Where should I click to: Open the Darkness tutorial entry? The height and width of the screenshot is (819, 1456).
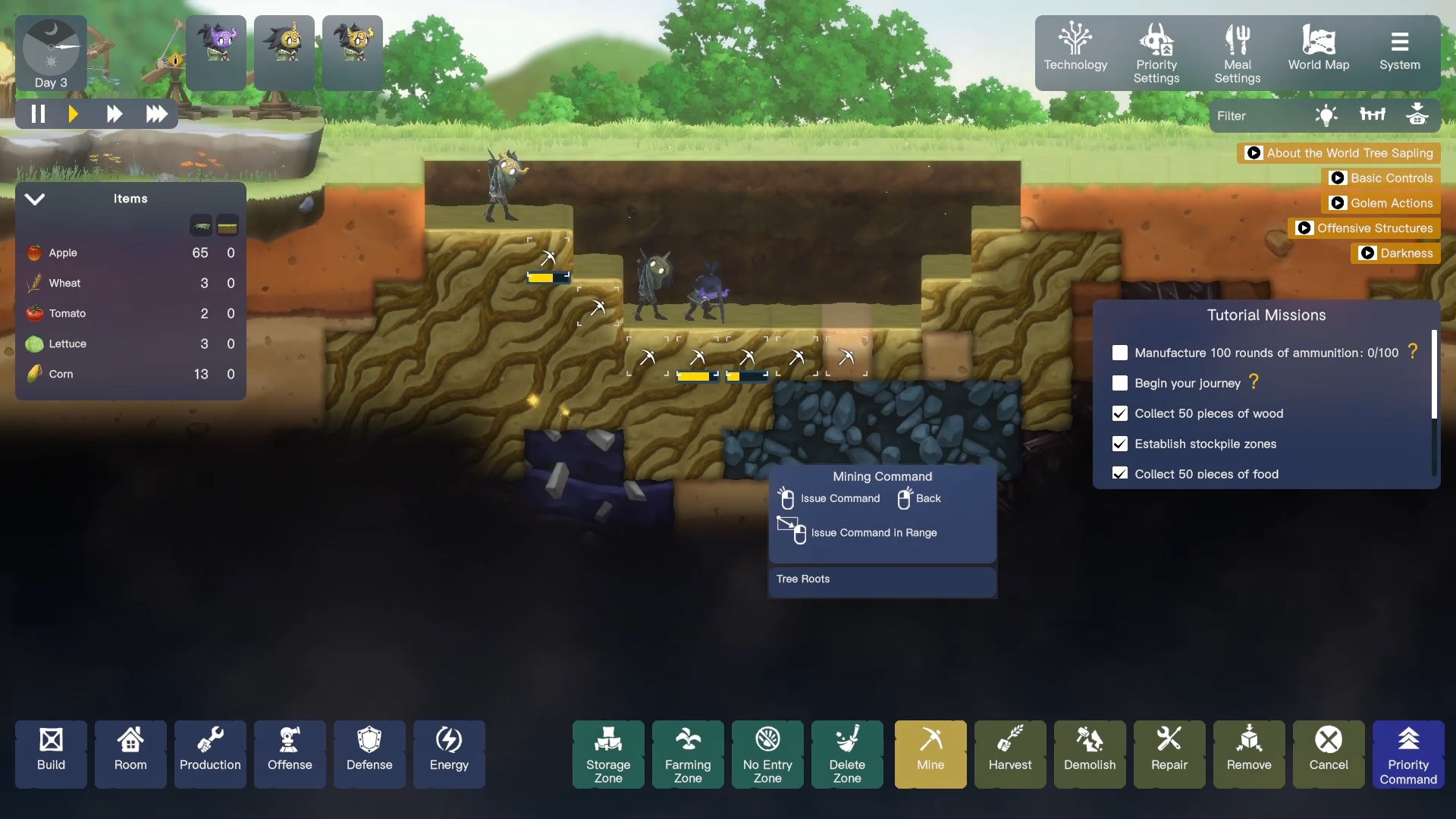pyautogui.click(x=1396, y=253)
